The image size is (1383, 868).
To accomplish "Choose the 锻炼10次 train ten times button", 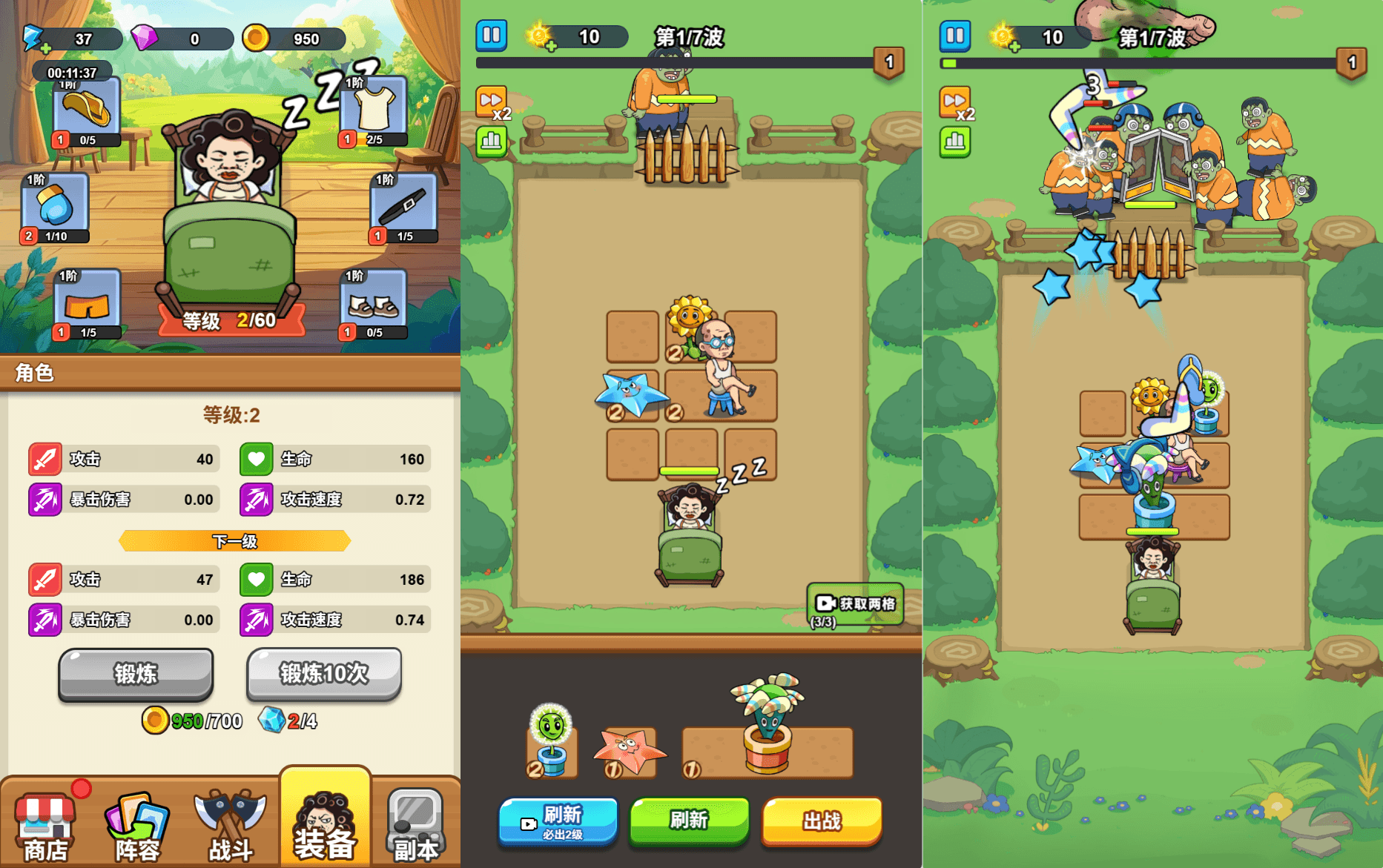I will 324,674.
